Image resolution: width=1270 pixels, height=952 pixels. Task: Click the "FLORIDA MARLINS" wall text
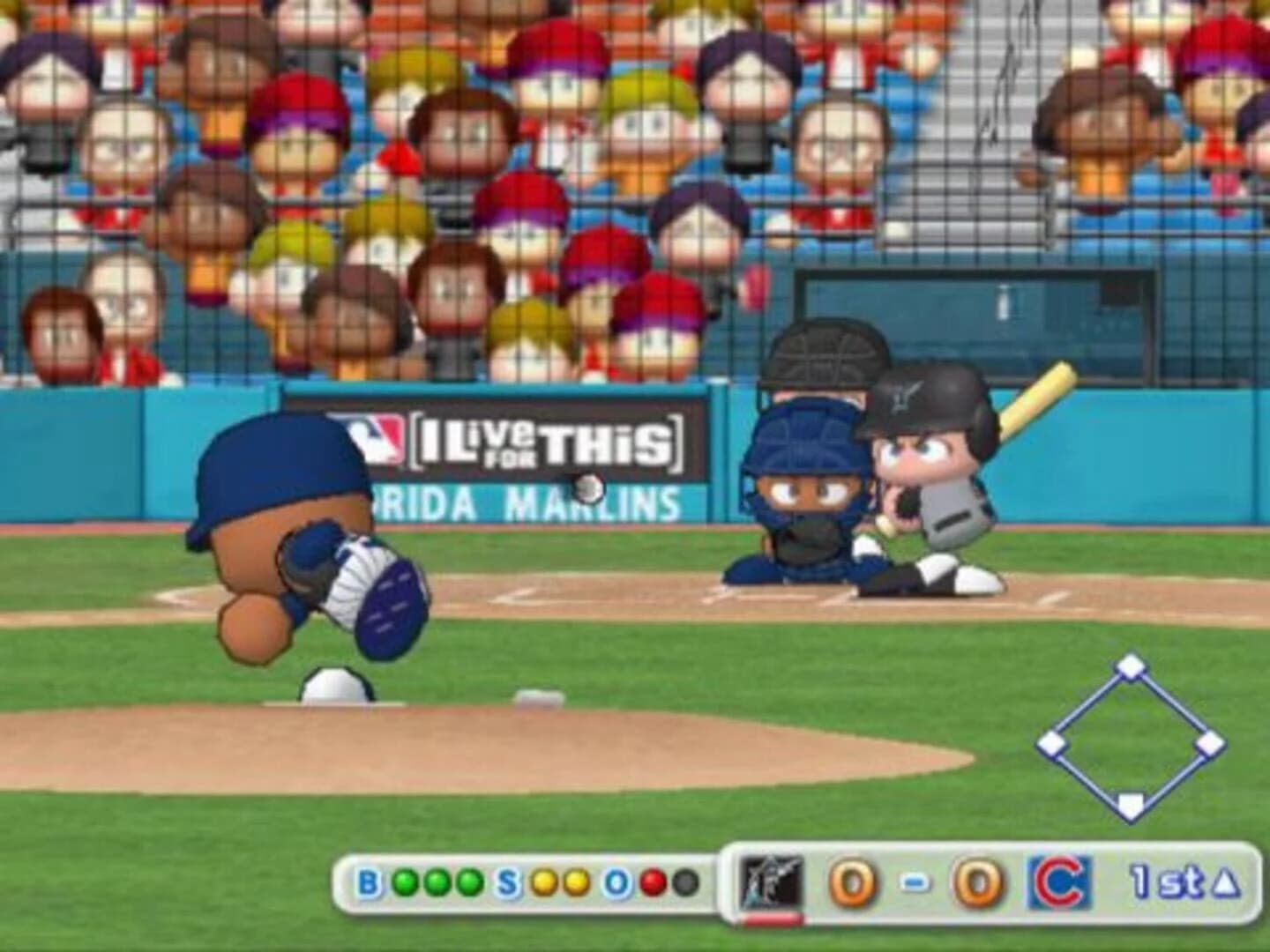click(x=520, y=502)
